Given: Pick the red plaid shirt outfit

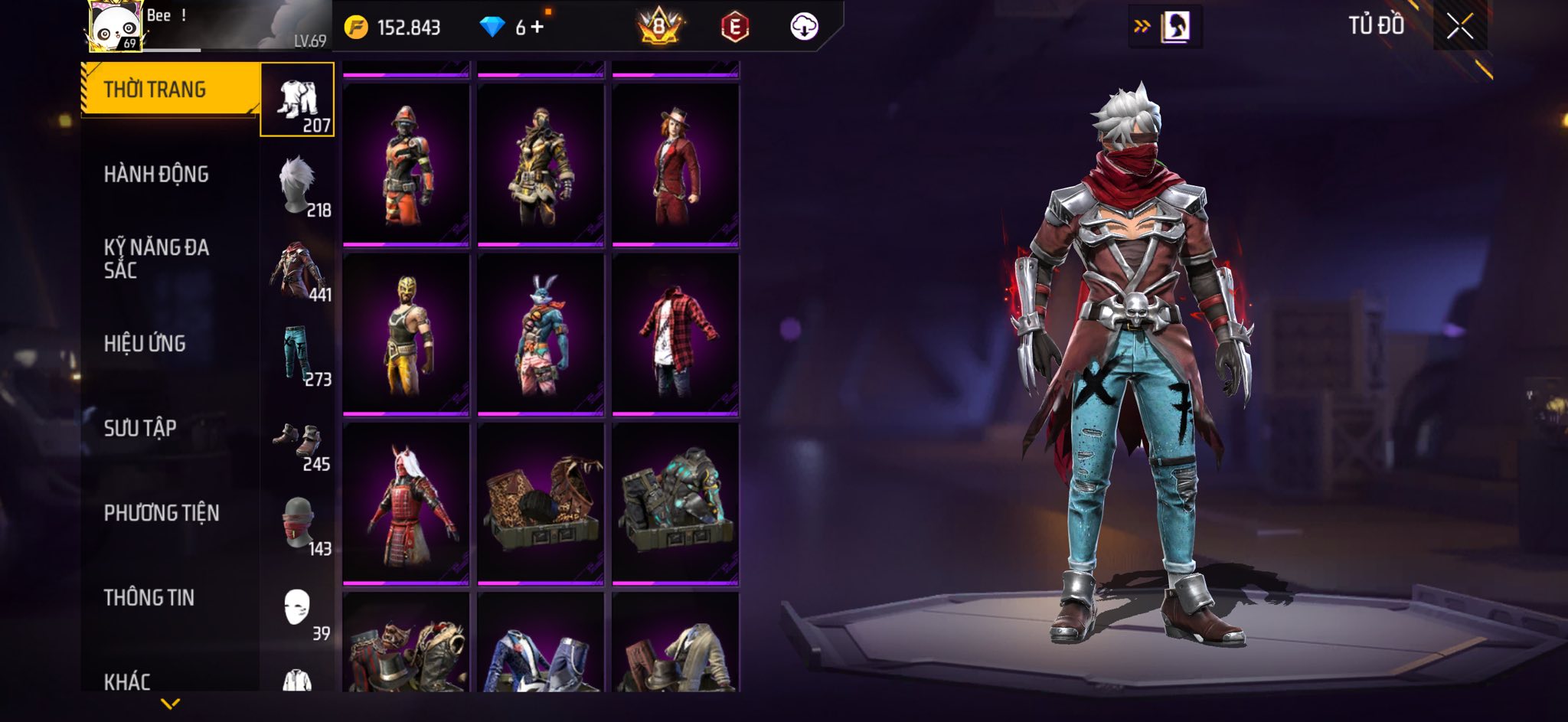Looking at the screenshot, I should (675, 335).
